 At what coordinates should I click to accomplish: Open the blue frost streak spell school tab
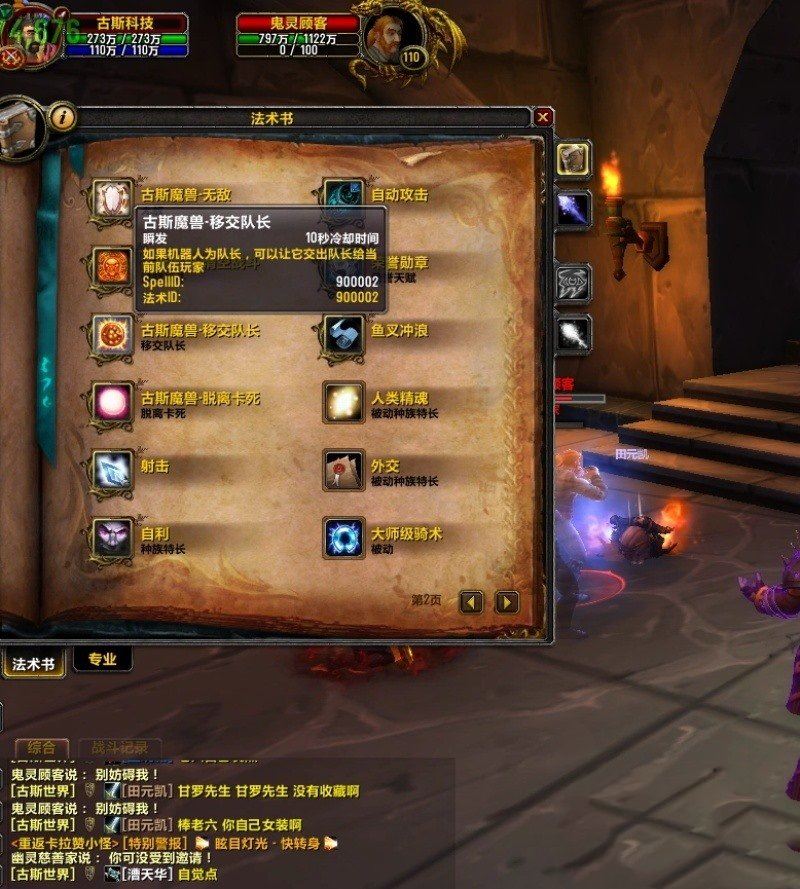pyautogui.click(x=574, y=209)
